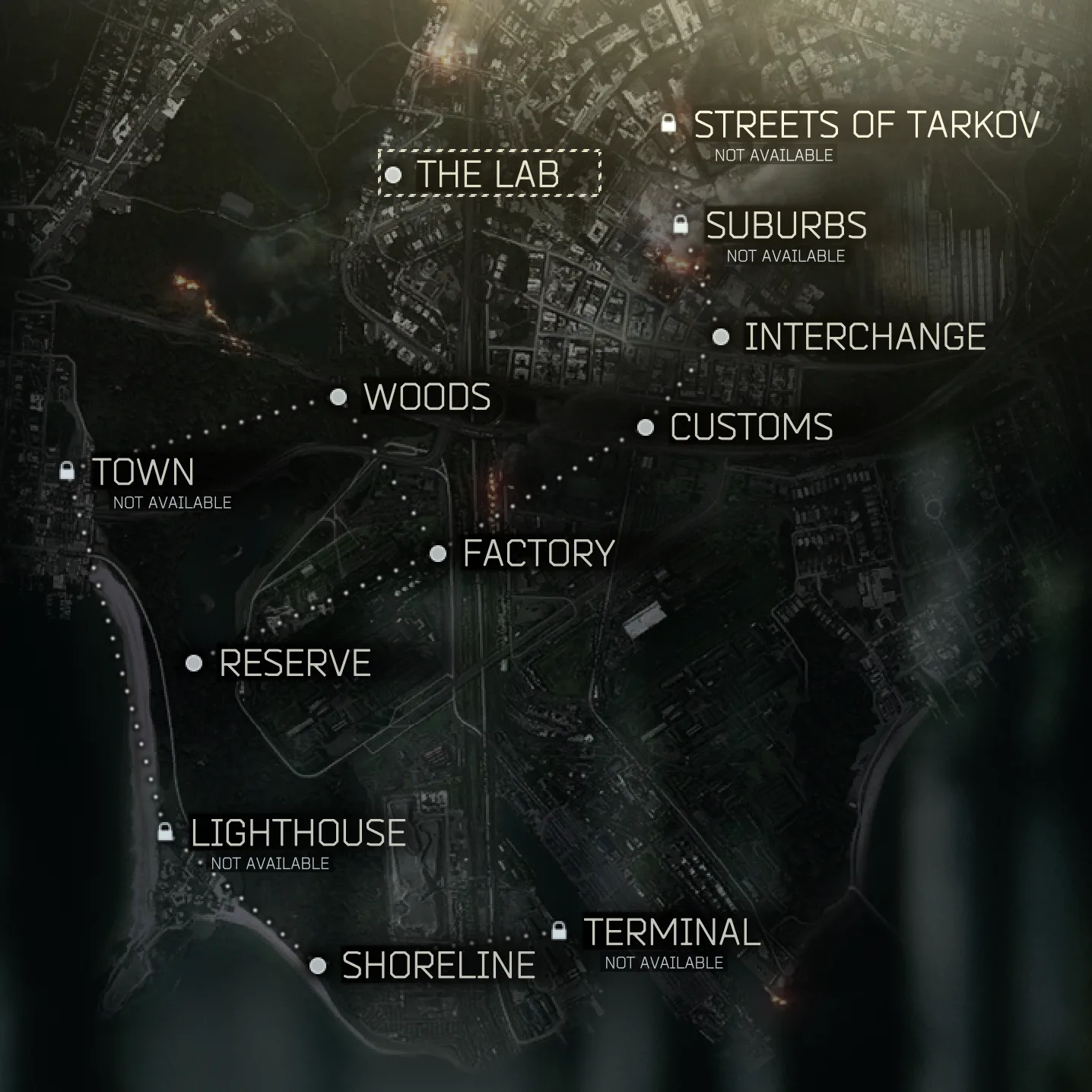Screen dimensions: 1092x1092
Task: Click the location dot beside Reserve
Action: point(193,663)
